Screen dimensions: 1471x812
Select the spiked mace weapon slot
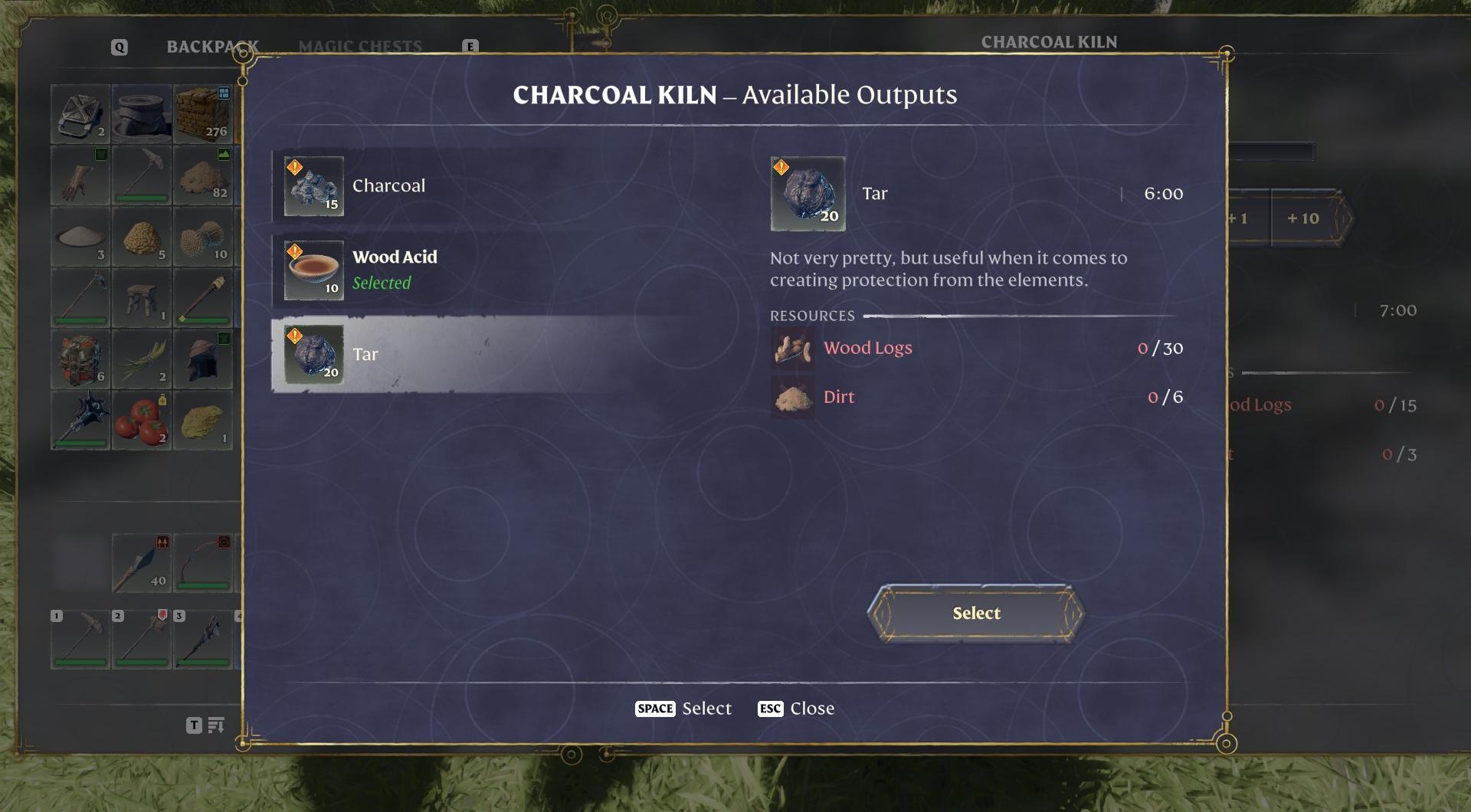click(x=80, y=421)
